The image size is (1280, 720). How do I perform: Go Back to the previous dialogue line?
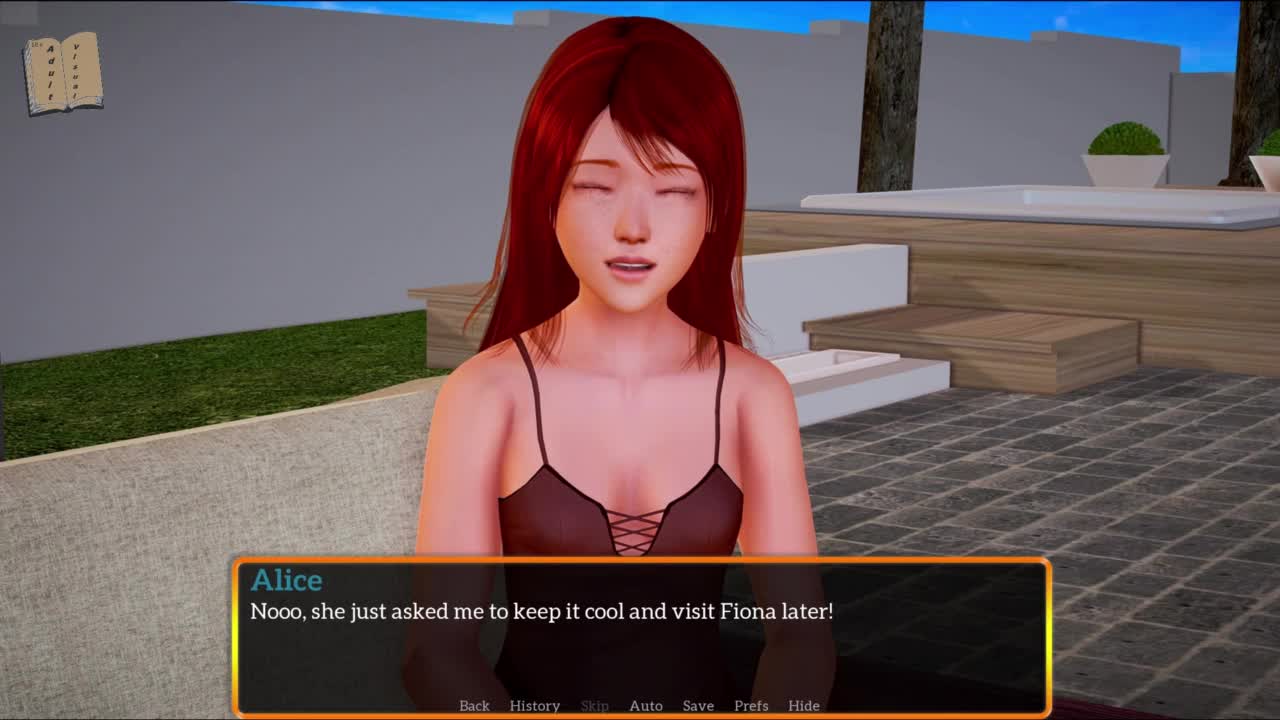474,705
